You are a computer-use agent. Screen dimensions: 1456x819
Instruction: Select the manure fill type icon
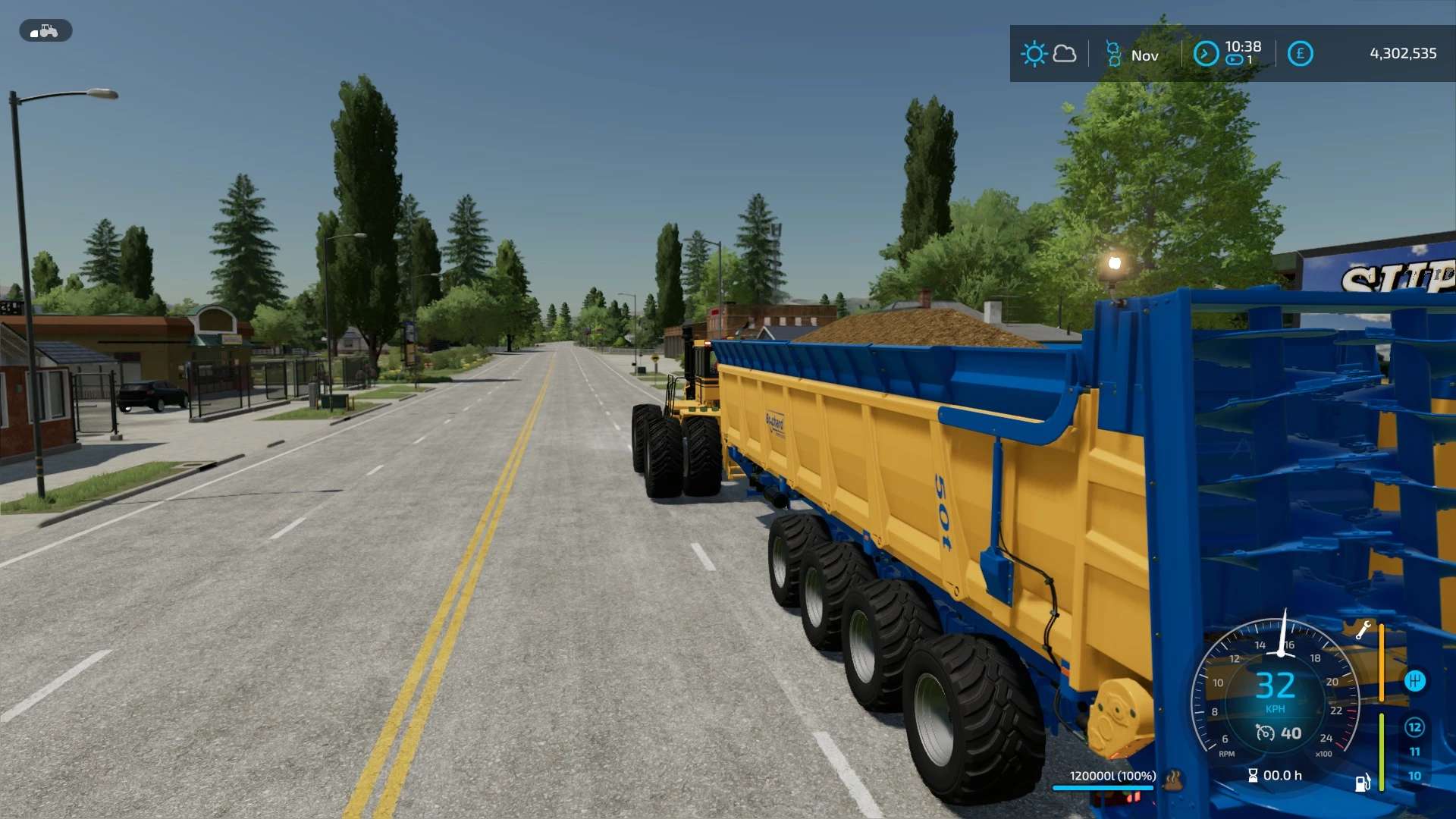pos(1173,779)
